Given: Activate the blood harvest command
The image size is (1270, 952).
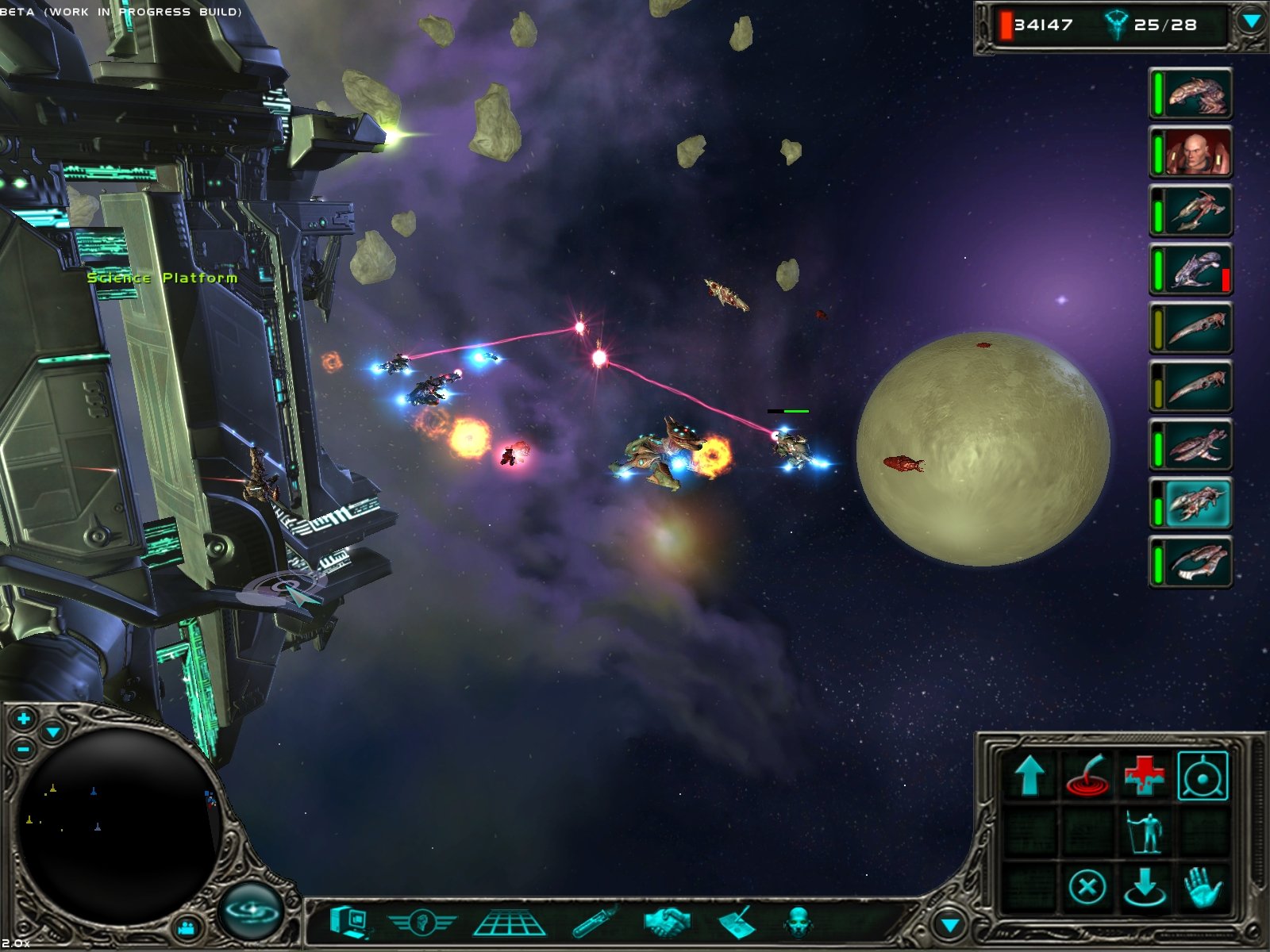Looking at the screenshot, I should [1090, 776].
